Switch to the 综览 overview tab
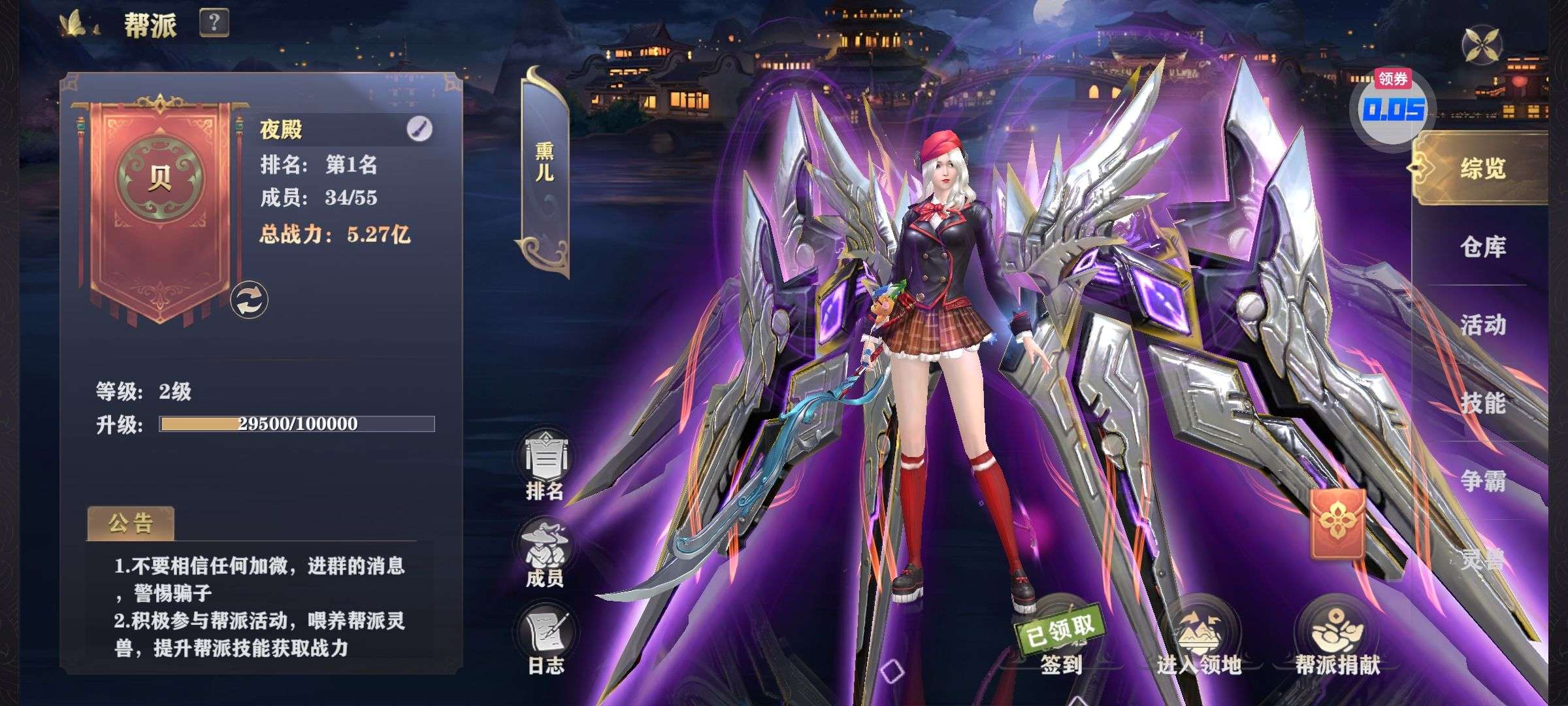Viewport: 1568px width, 706px height. pos(1483,169)
